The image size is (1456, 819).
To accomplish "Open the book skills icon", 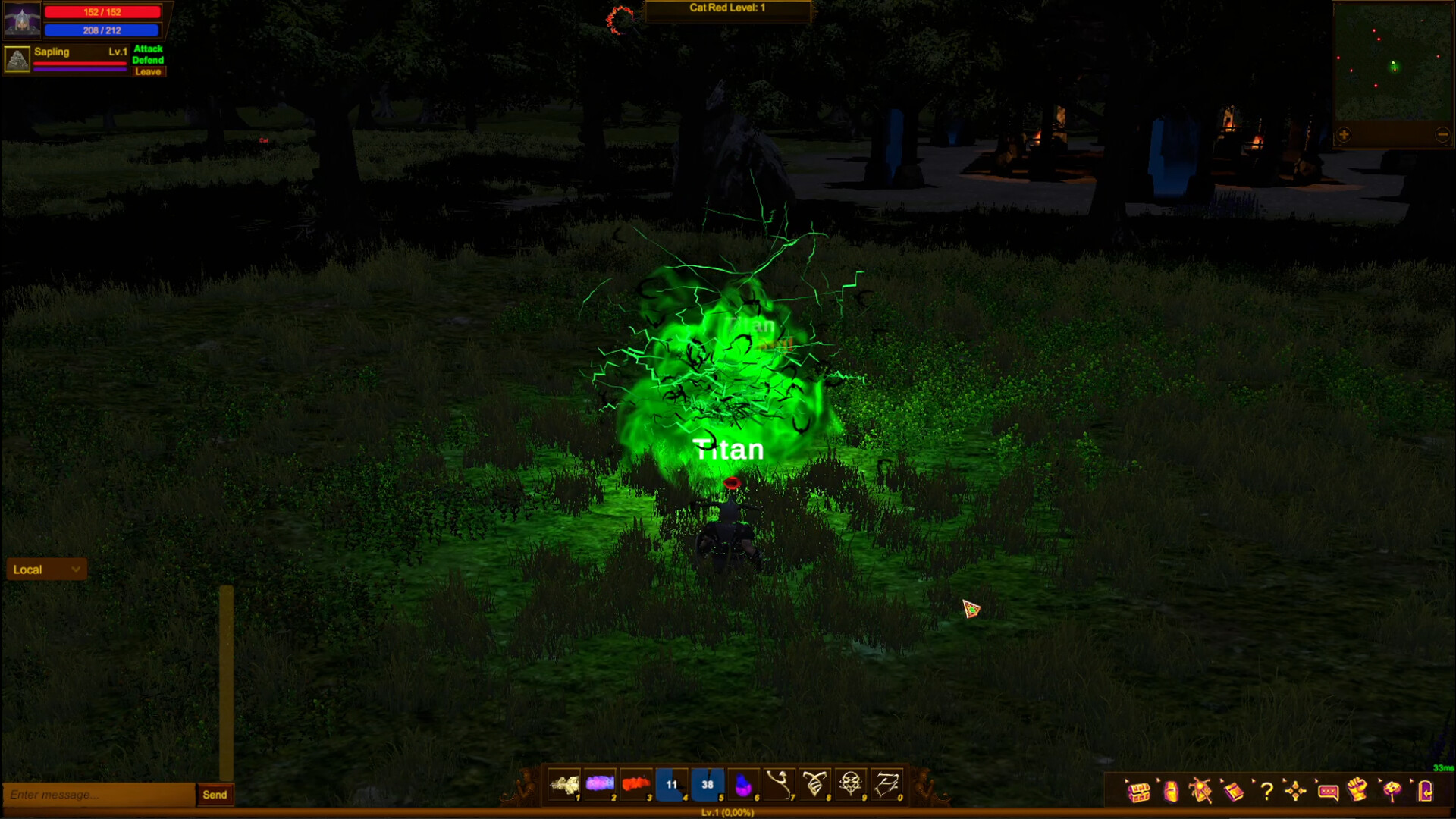I will coord(1234,792).
